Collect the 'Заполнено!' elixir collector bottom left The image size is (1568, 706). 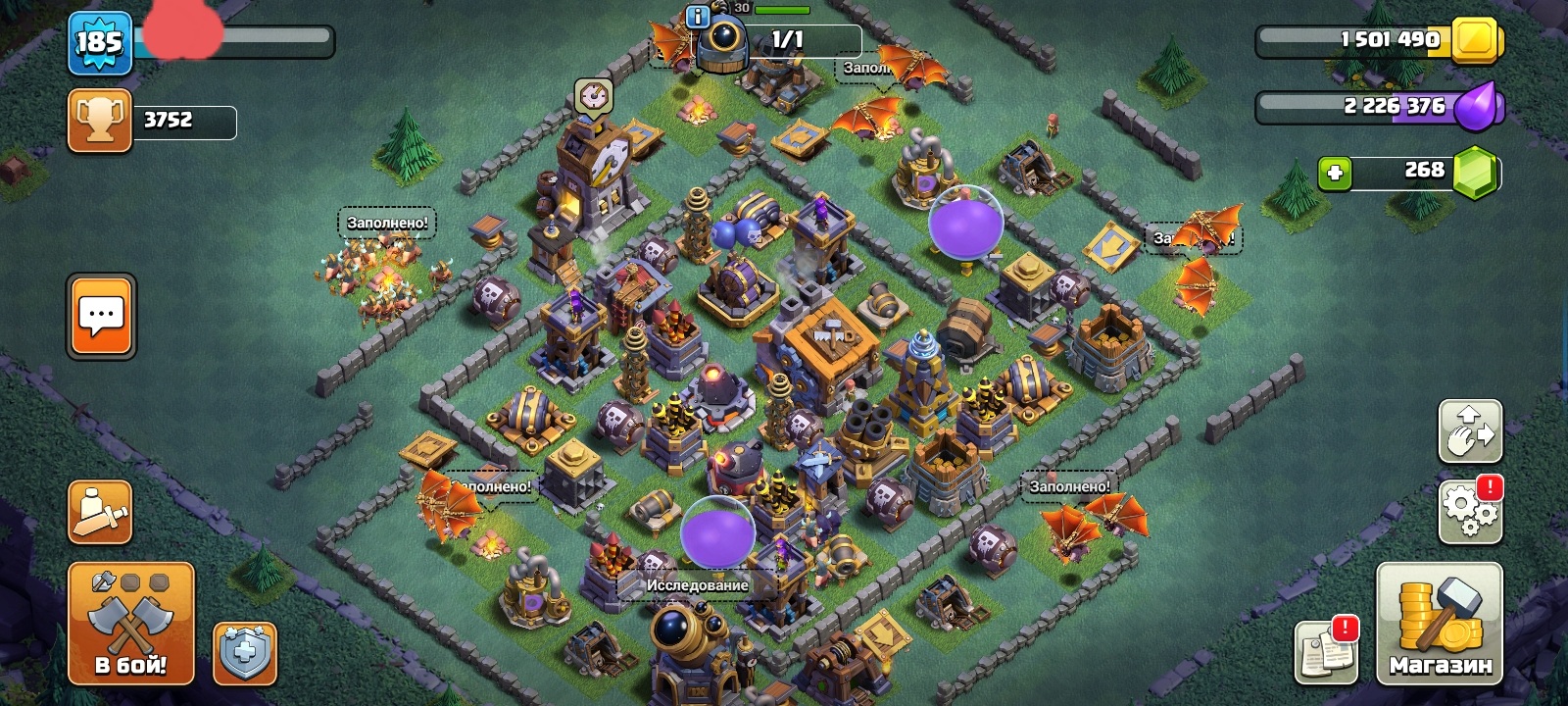(490, 485)
